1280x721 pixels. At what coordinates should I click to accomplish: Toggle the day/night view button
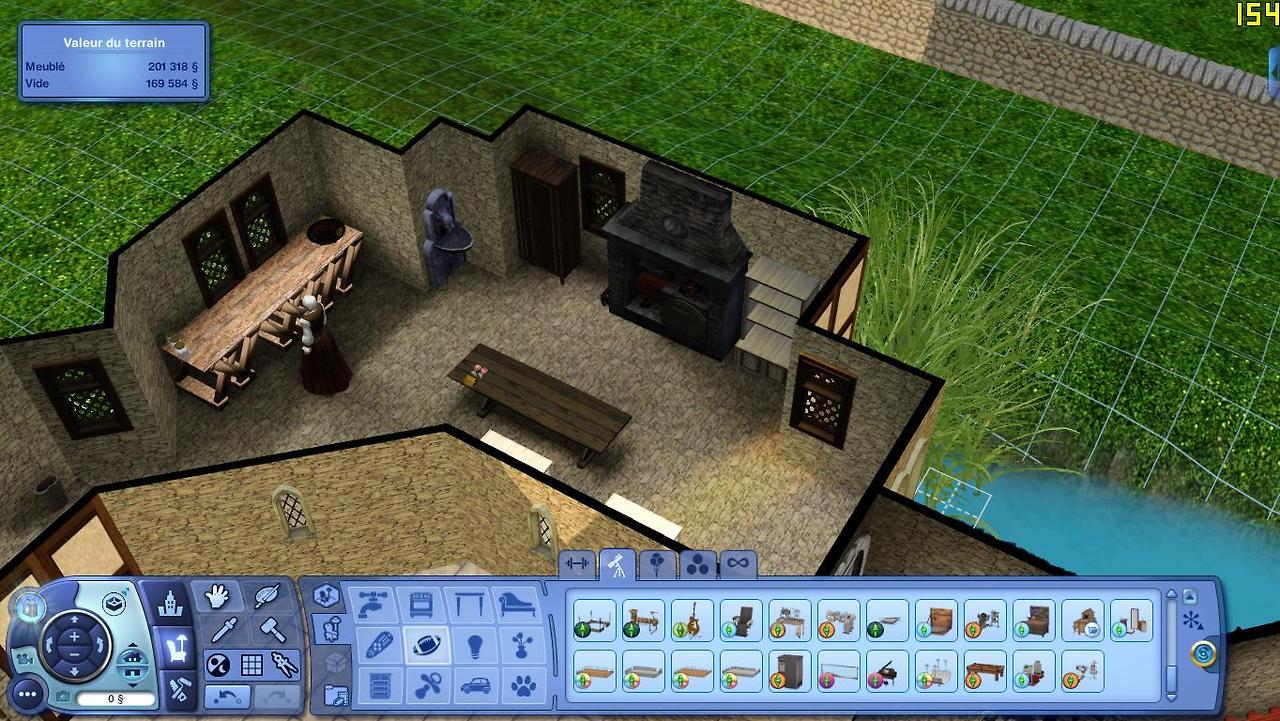click(x=217, y=664)
